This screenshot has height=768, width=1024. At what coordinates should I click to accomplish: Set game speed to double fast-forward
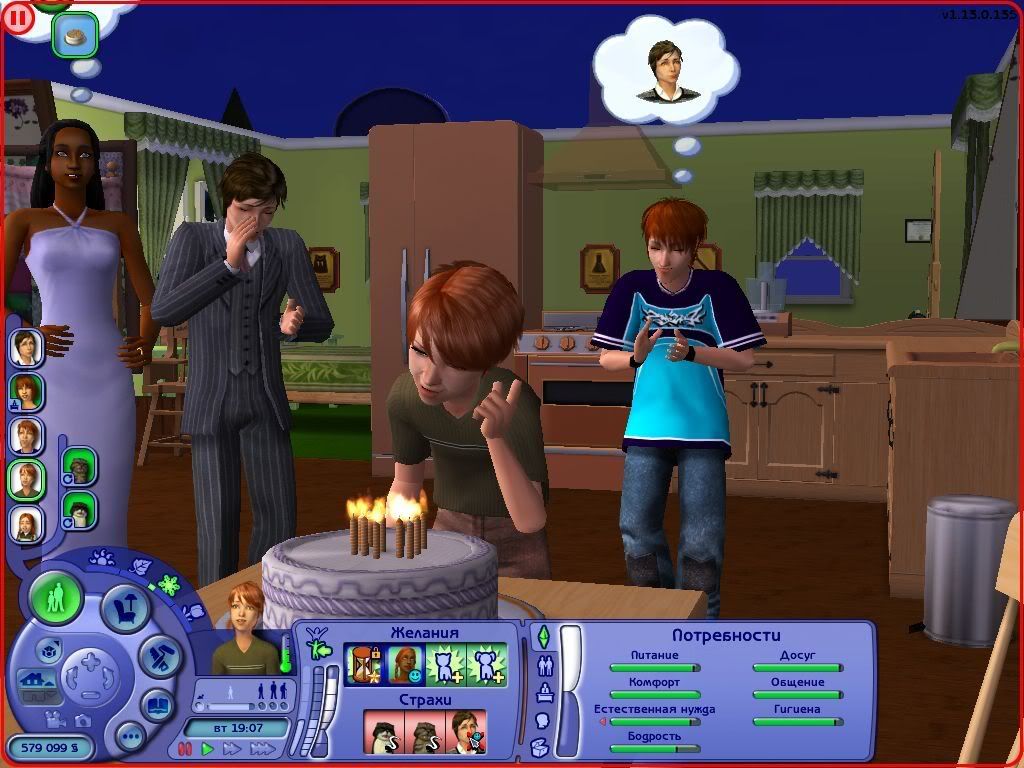click(x=232, y=748)
